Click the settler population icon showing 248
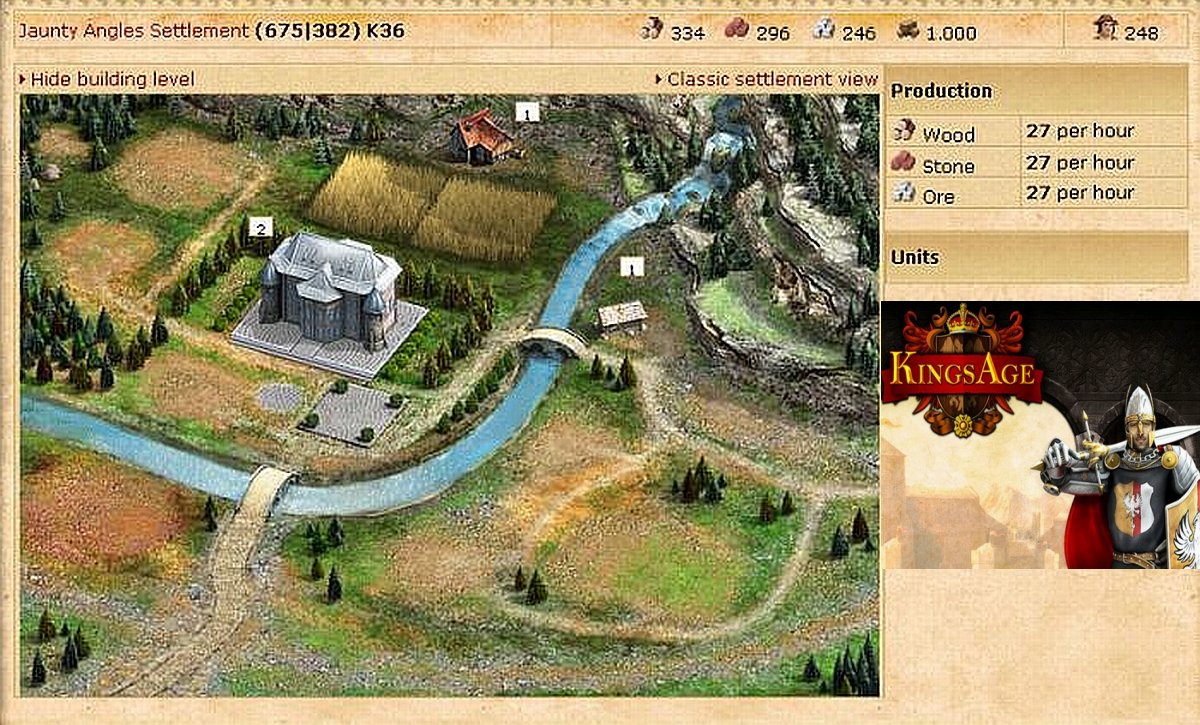 (x=1105, y=31)
